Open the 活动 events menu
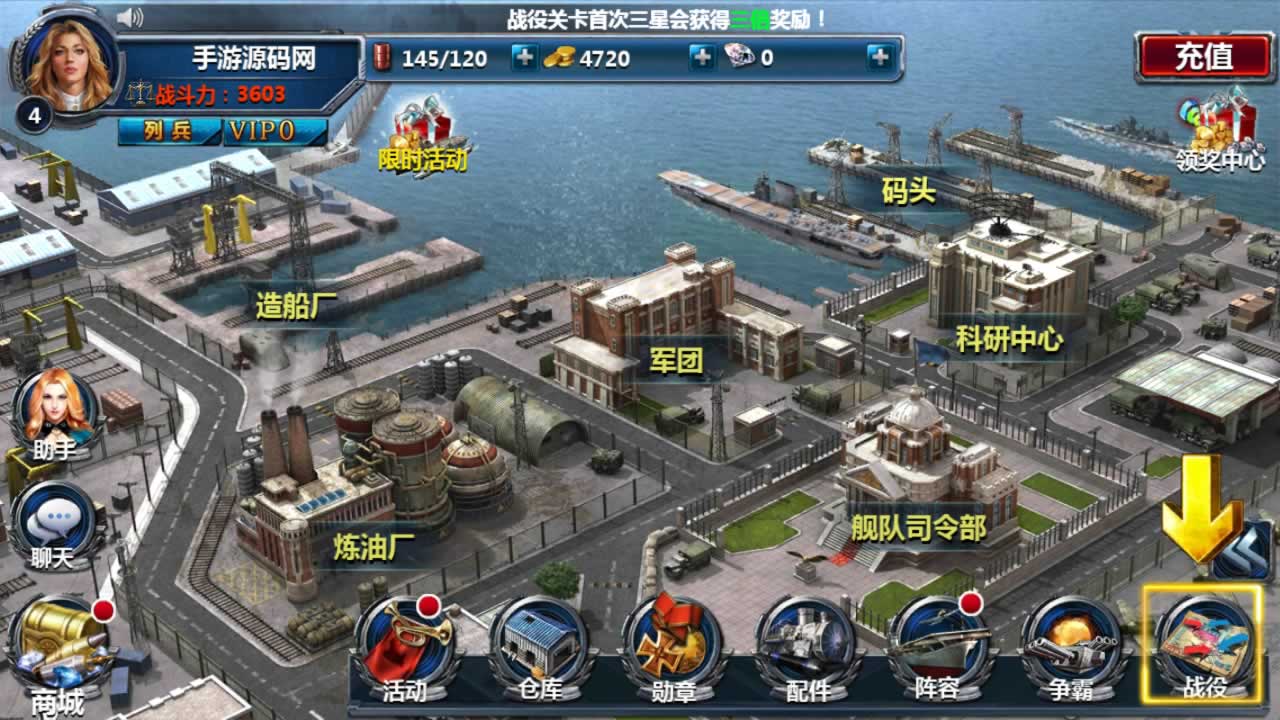1280x720 pixels. 405,645
